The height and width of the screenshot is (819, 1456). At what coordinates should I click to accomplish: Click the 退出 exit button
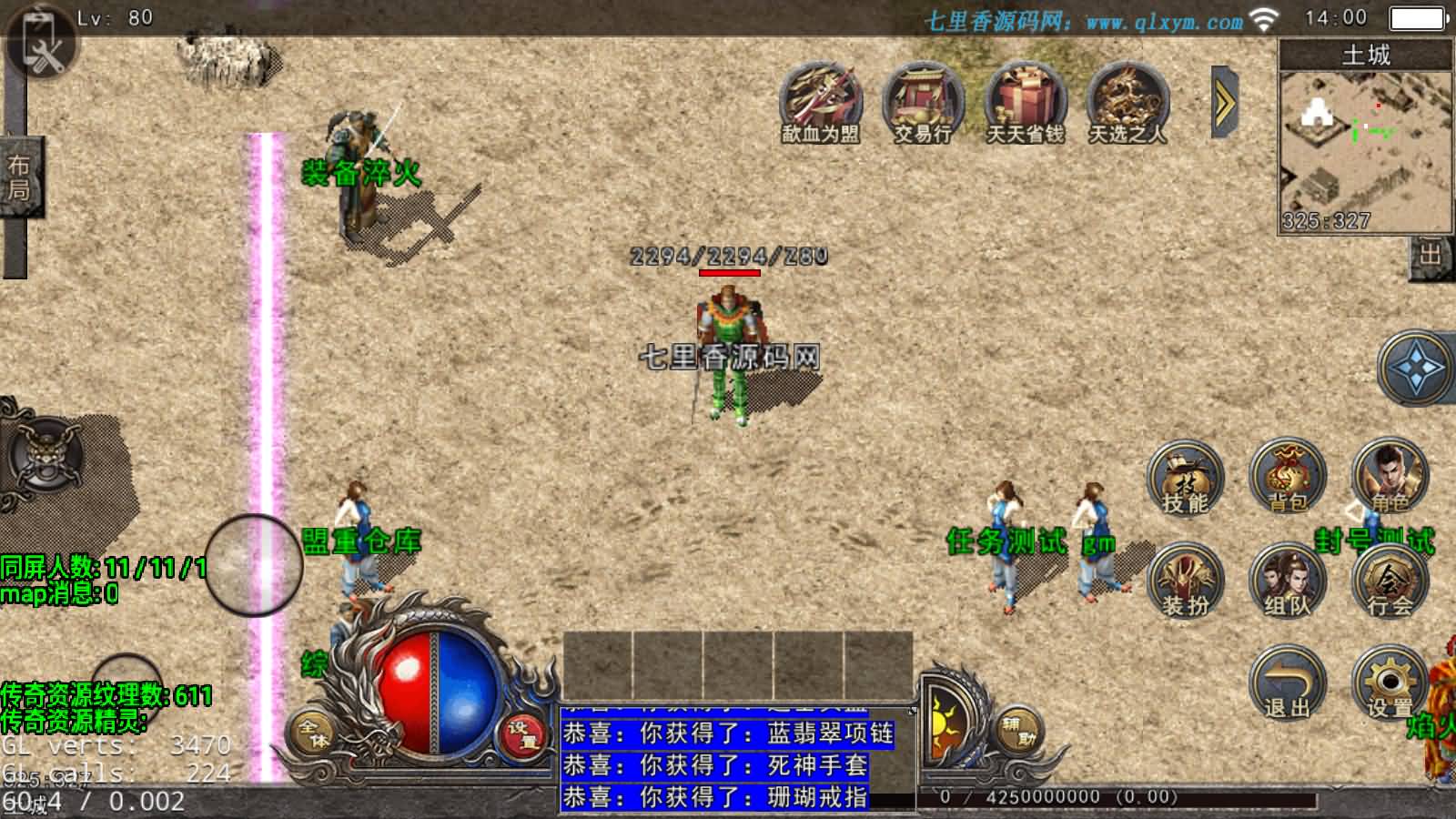1287,684
